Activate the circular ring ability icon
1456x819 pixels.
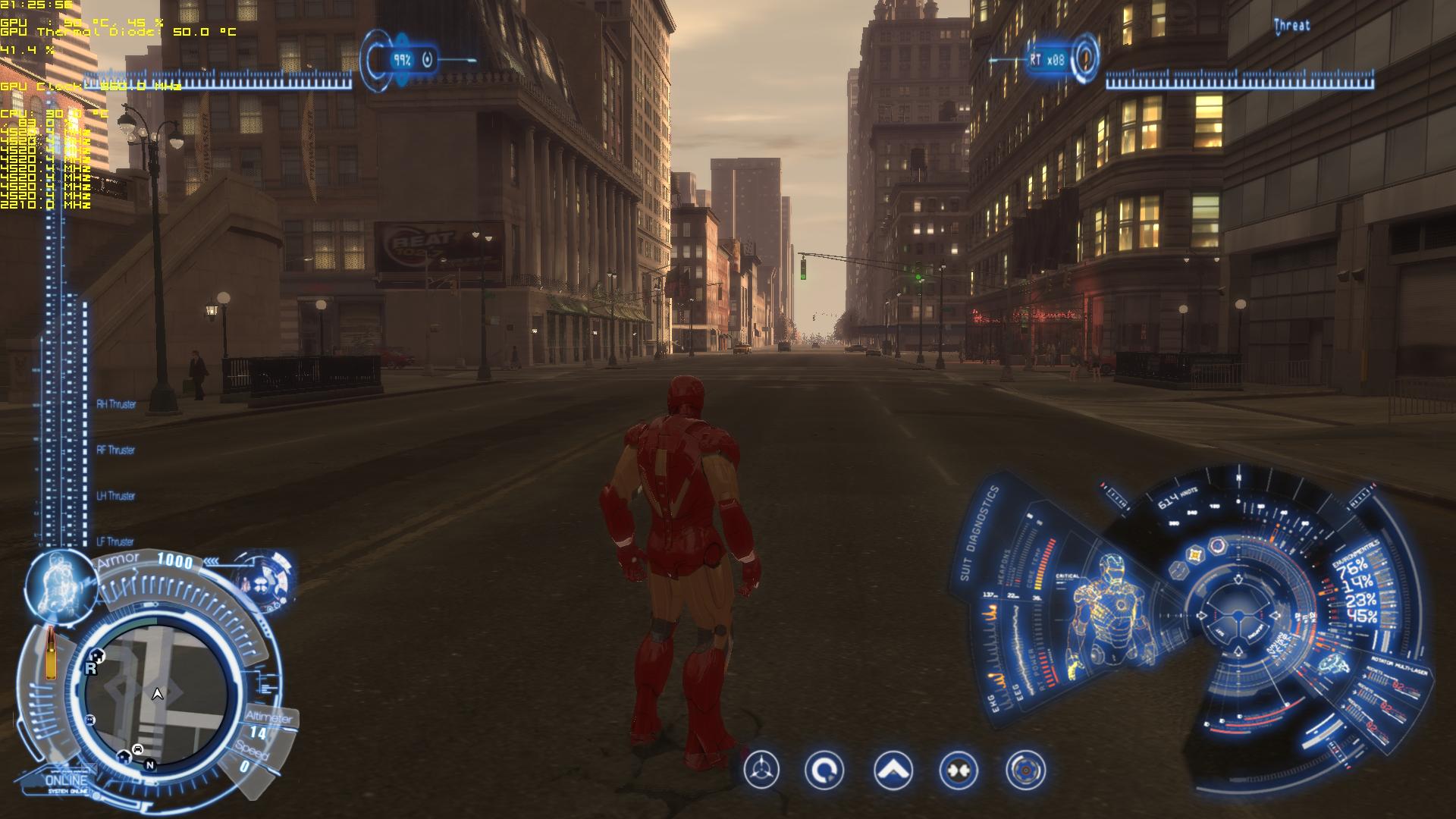(x=824, y=771)
